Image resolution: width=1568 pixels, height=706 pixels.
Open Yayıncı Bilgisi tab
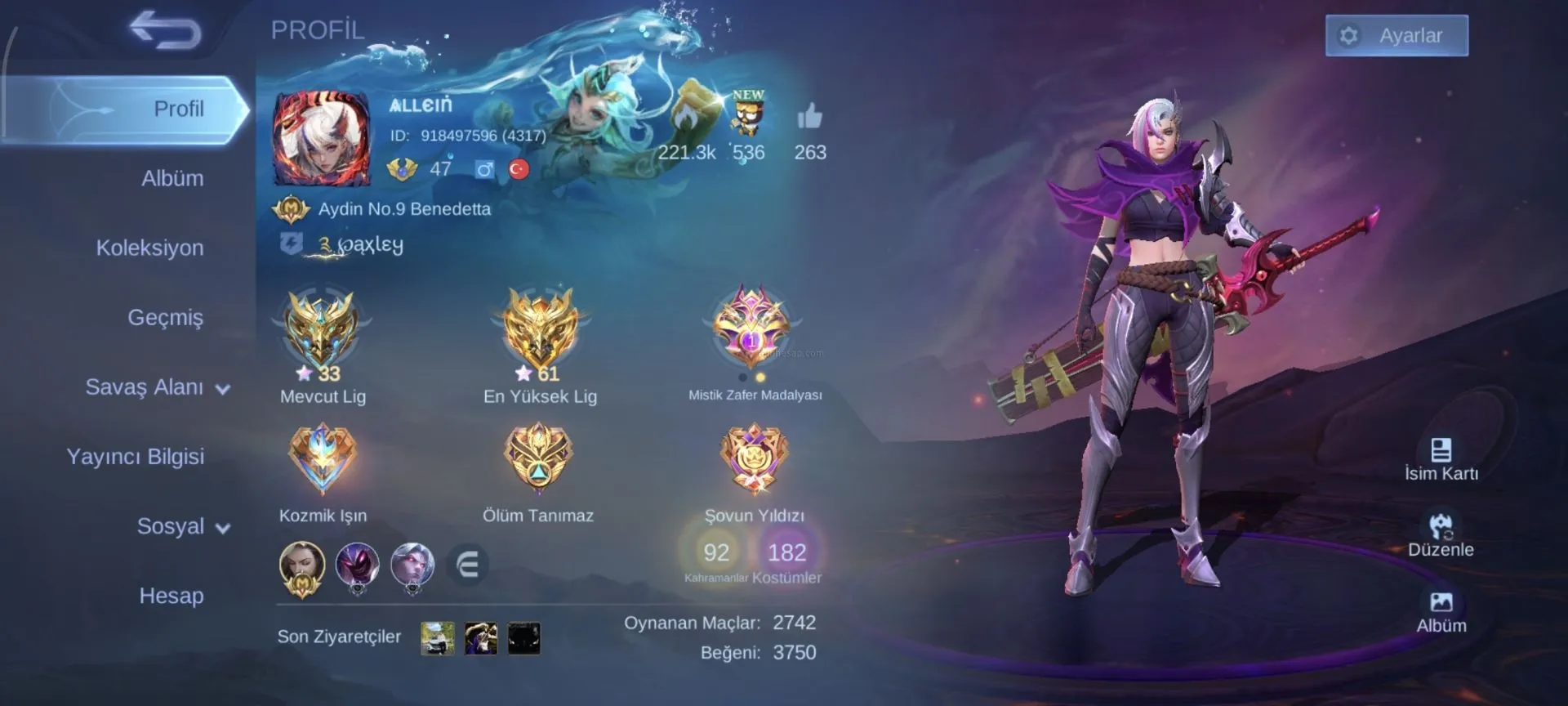tap(136, 456)
